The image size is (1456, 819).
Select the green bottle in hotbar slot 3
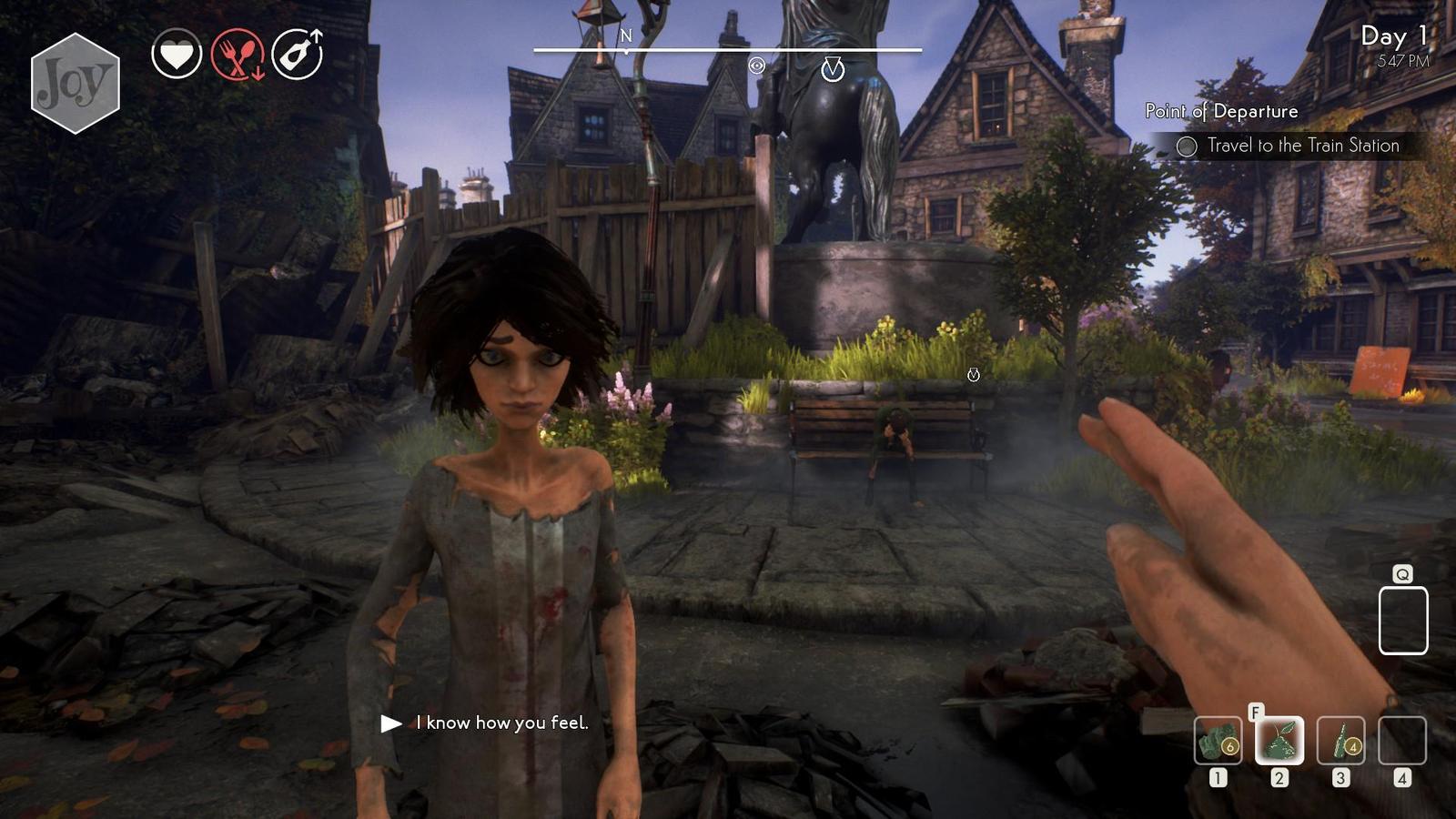[1340, 741]
